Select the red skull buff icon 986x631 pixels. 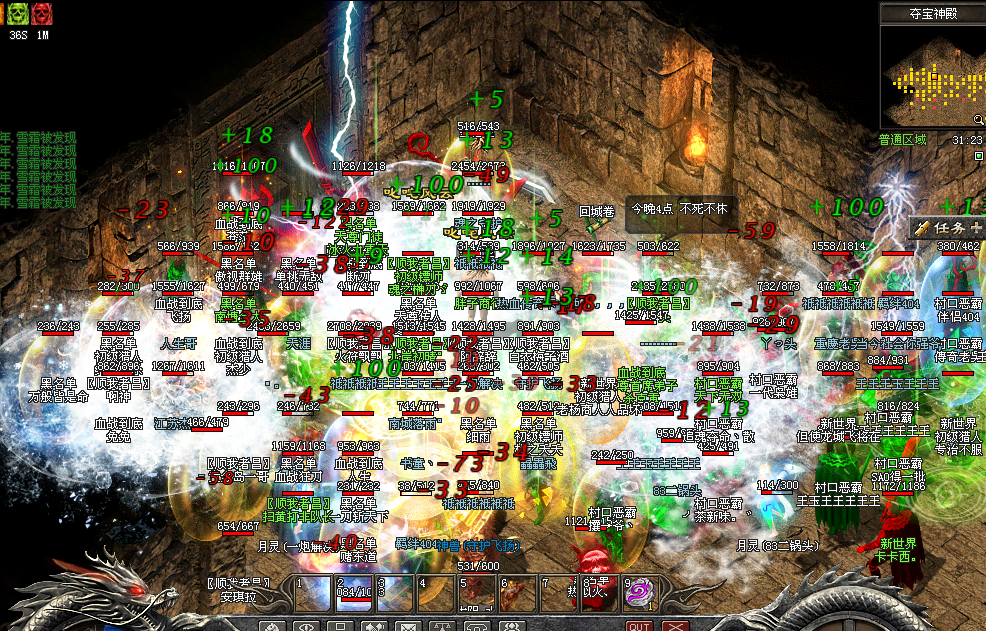click(41, 13)
